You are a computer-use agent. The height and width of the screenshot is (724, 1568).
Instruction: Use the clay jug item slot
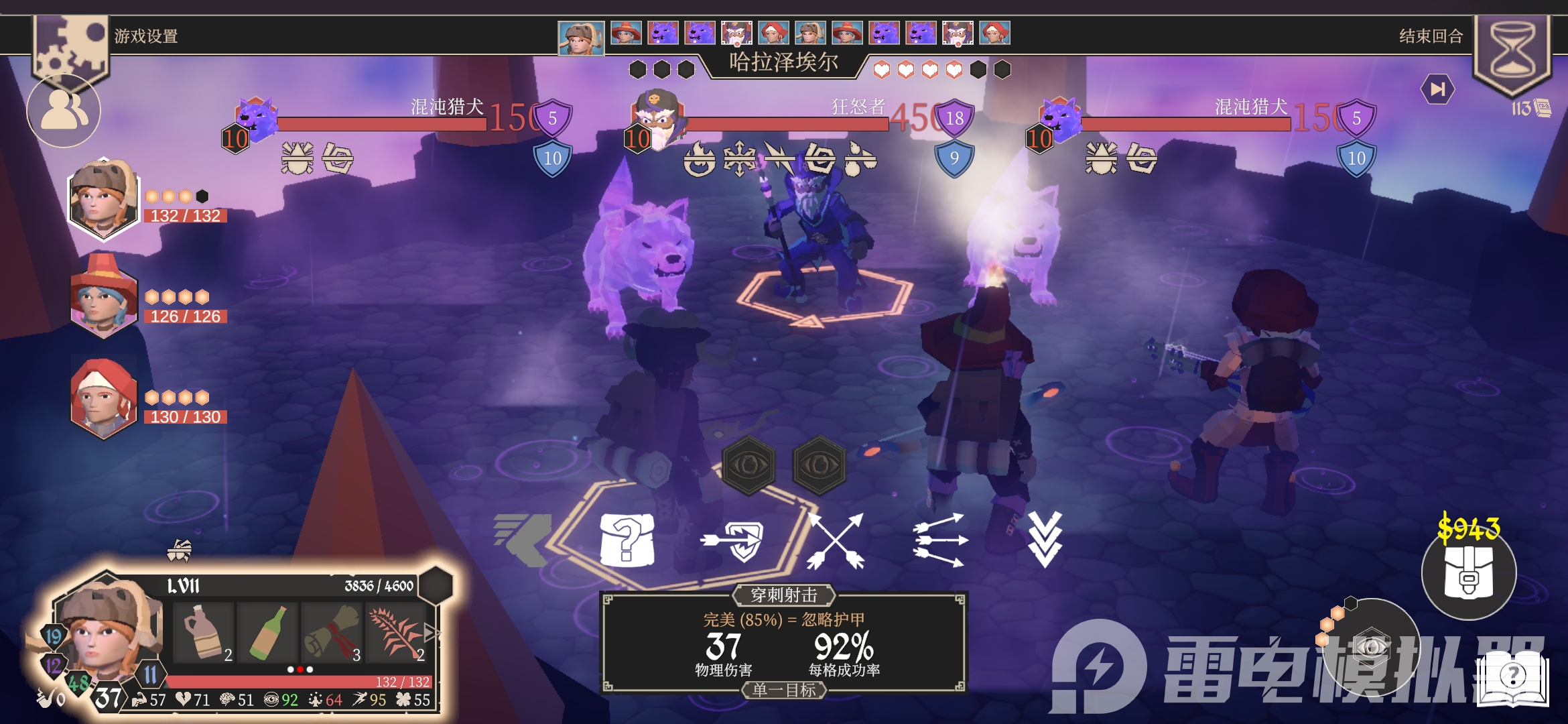click(x=203, y=632)
